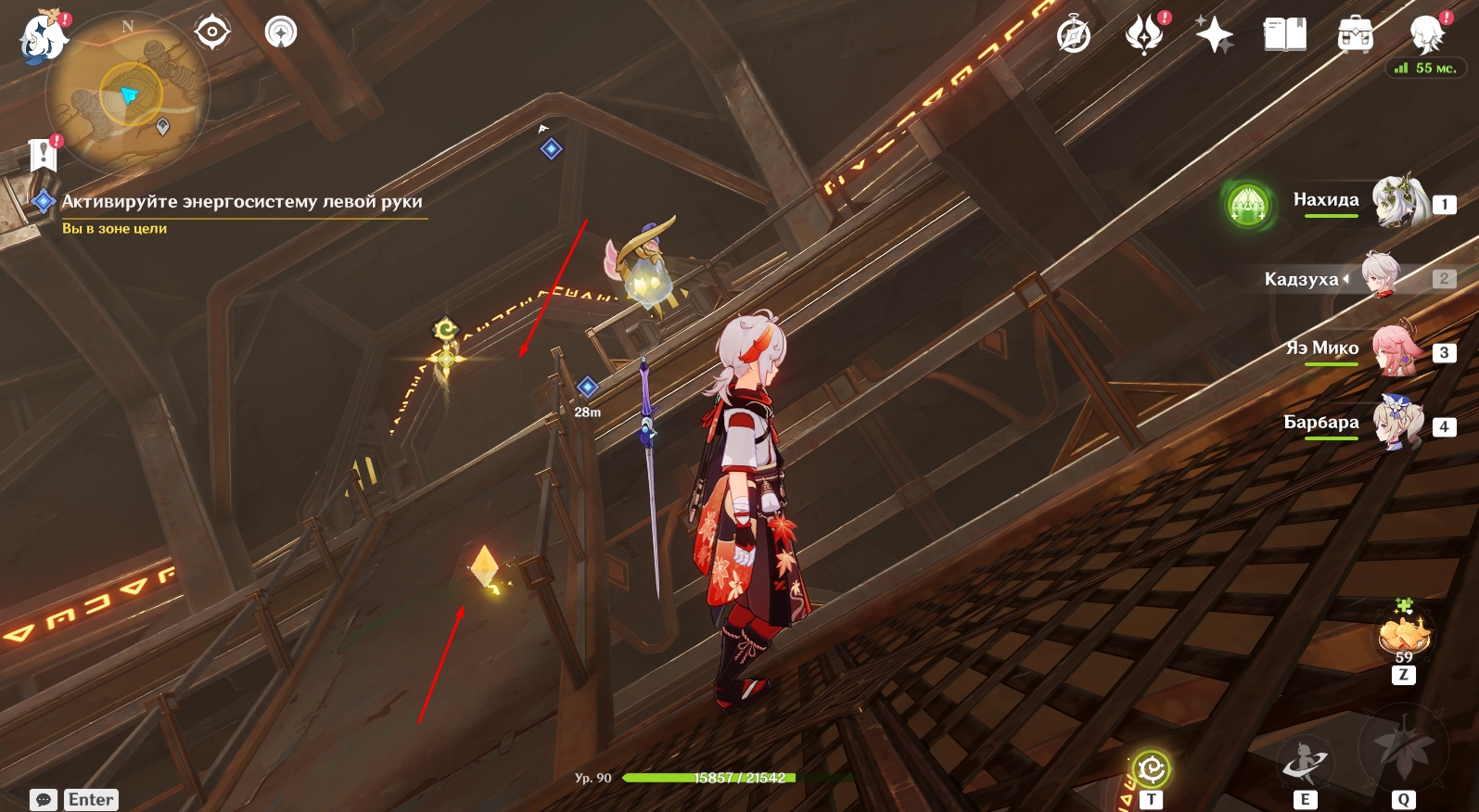Open the events icon with red alert

tap(1144, 35)
